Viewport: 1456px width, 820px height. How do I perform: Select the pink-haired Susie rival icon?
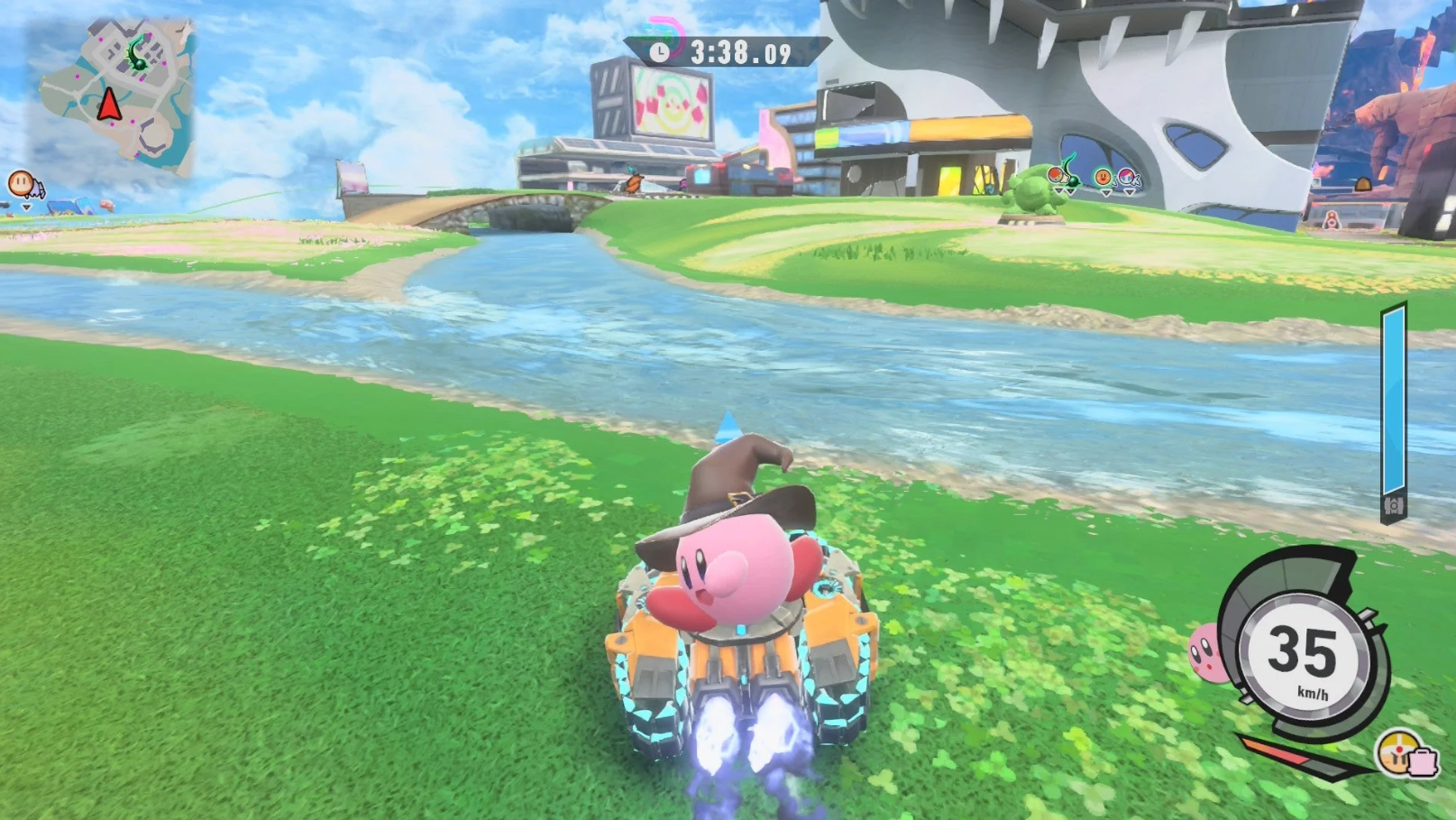[x=1126, y=175]
